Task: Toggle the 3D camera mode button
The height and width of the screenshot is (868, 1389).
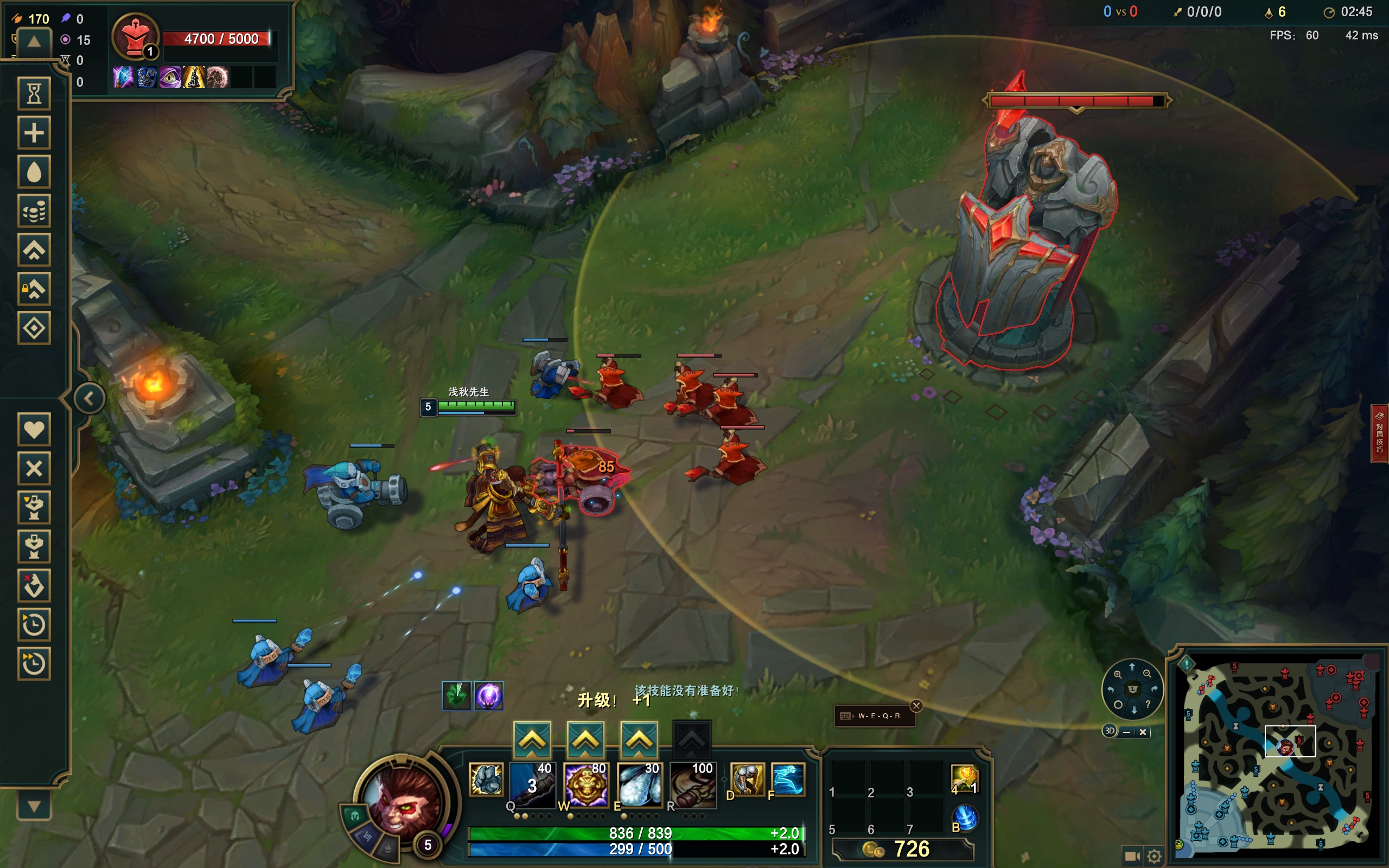Action: coord(1110,731)
